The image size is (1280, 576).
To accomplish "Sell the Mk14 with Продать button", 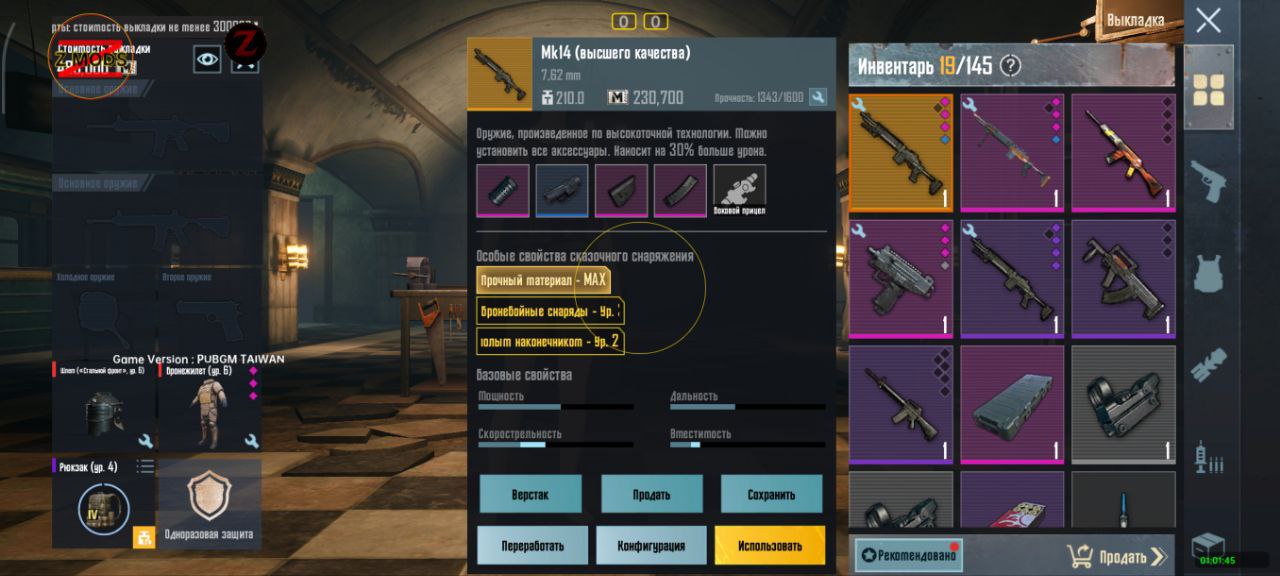I will tap(651, 494).
